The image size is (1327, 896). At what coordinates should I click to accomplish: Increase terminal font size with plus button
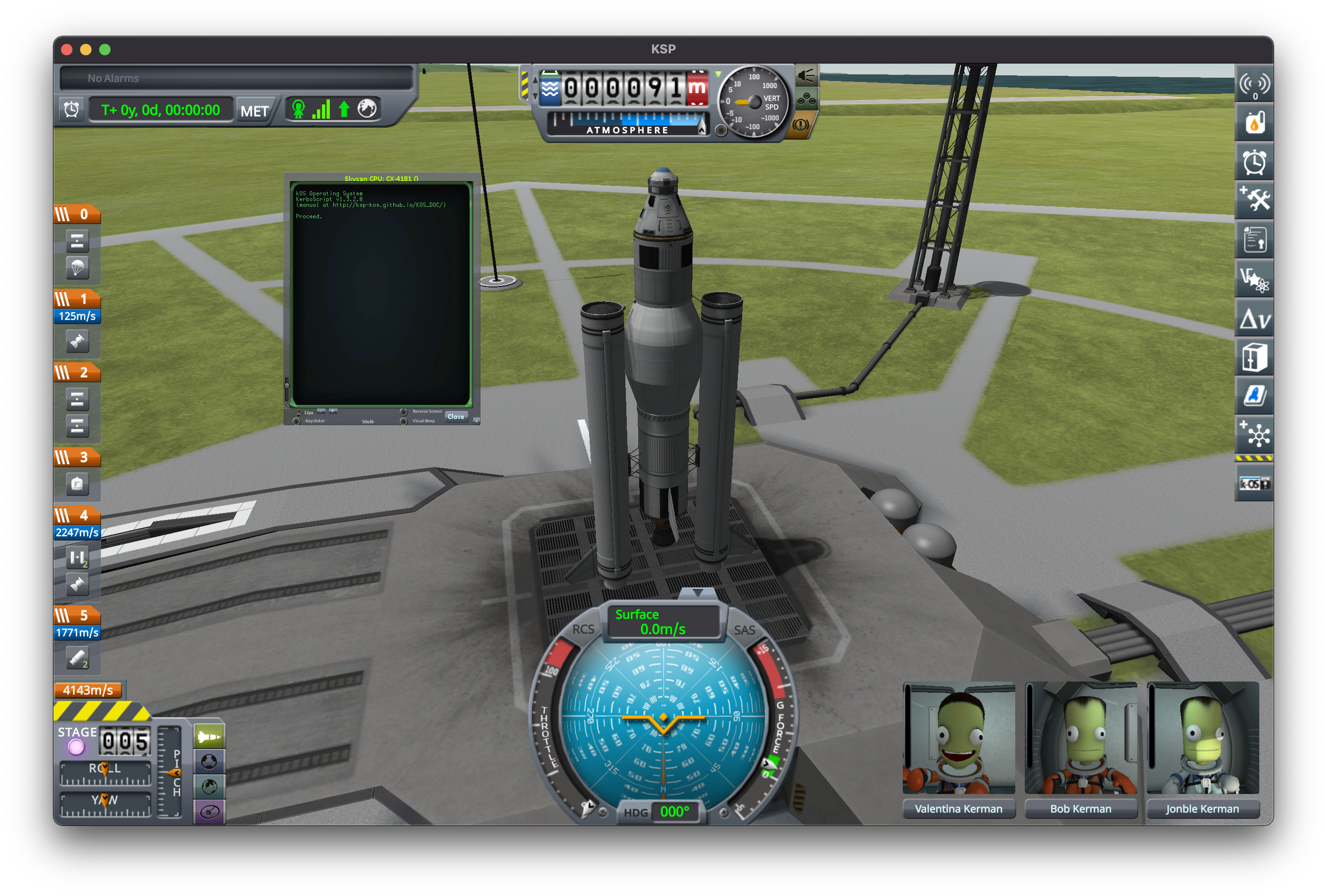pos(334,411)
